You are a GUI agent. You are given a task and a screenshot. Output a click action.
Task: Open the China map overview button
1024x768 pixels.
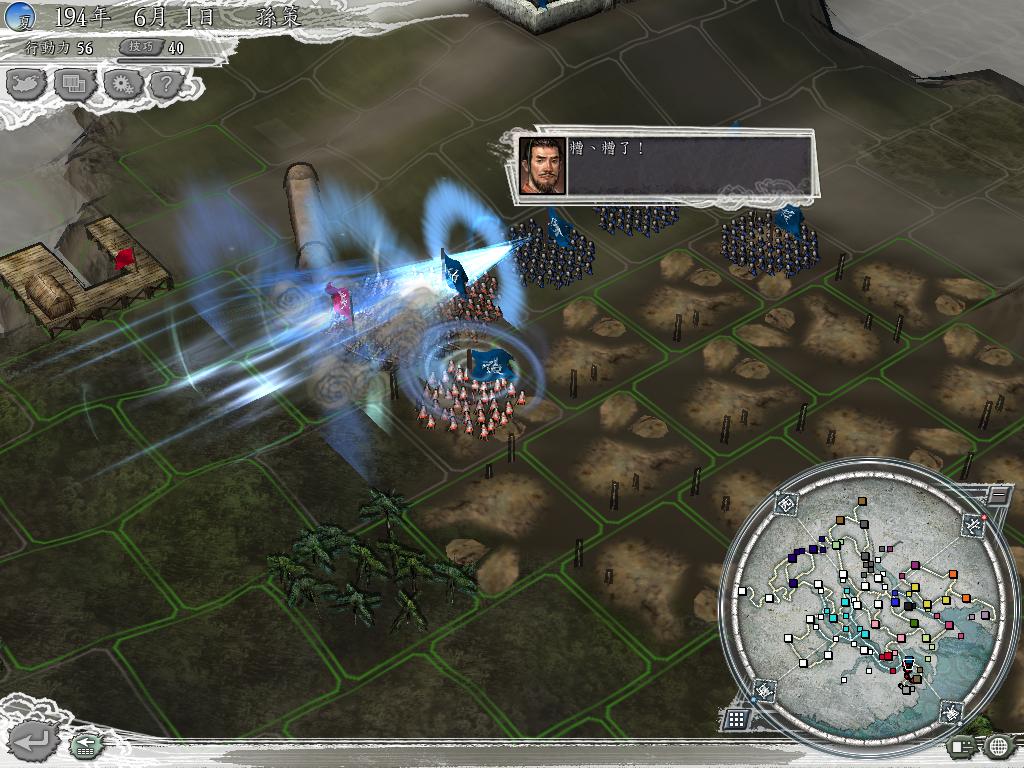coord(27,85)
